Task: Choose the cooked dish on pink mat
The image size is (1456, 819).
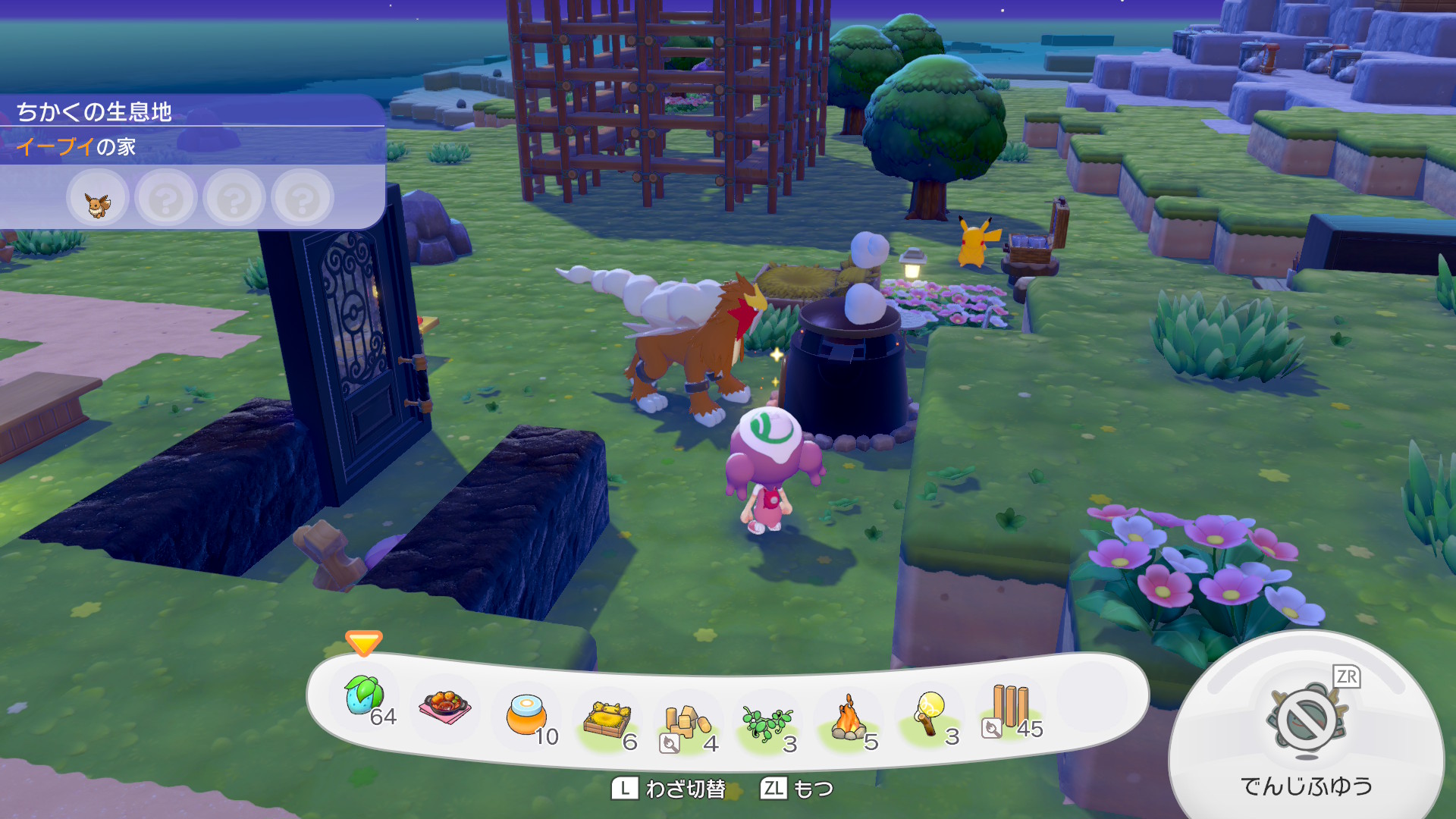Action: (x=445, y=707)
